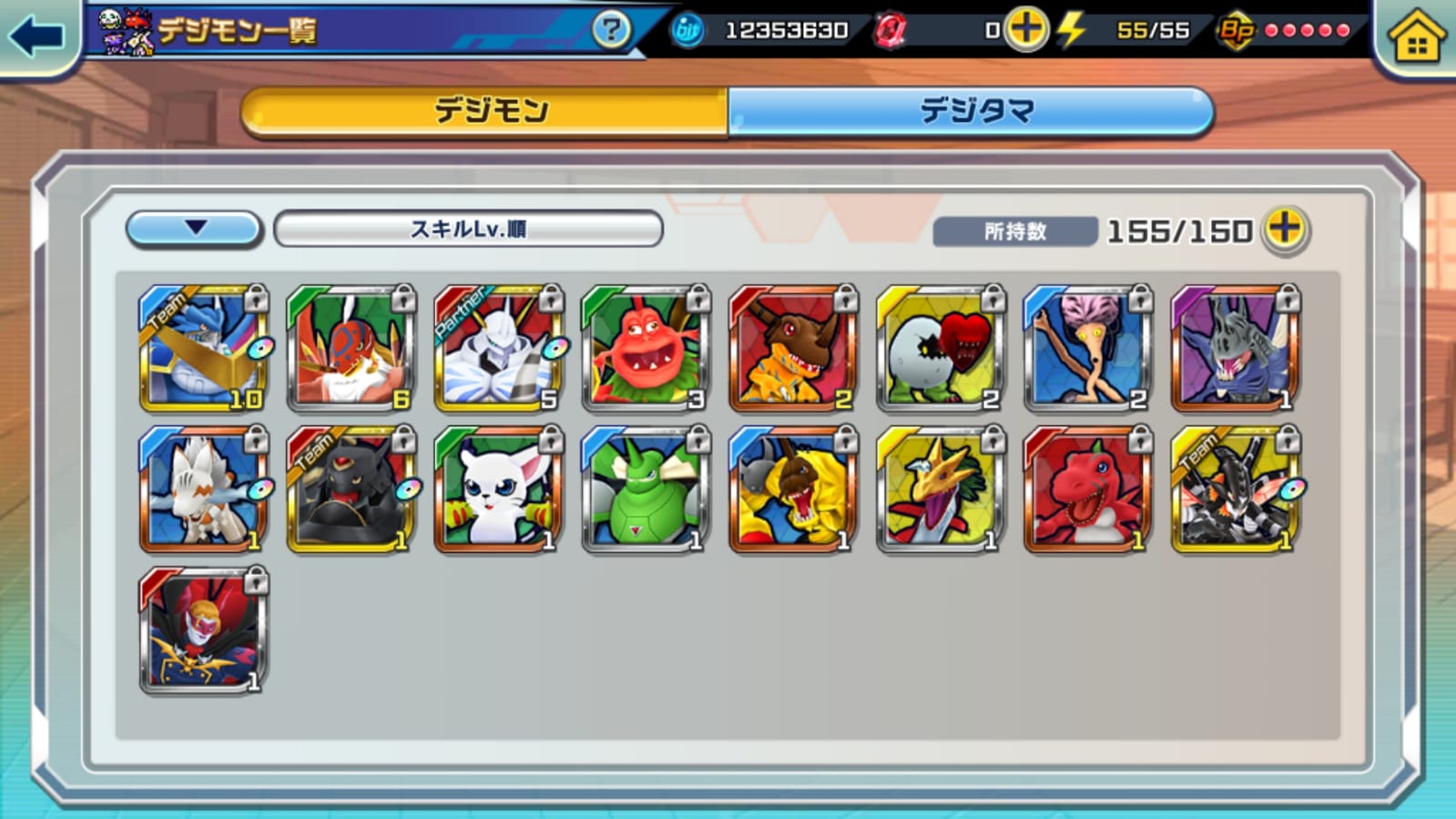Toggle the sort order arrow button

195,229
